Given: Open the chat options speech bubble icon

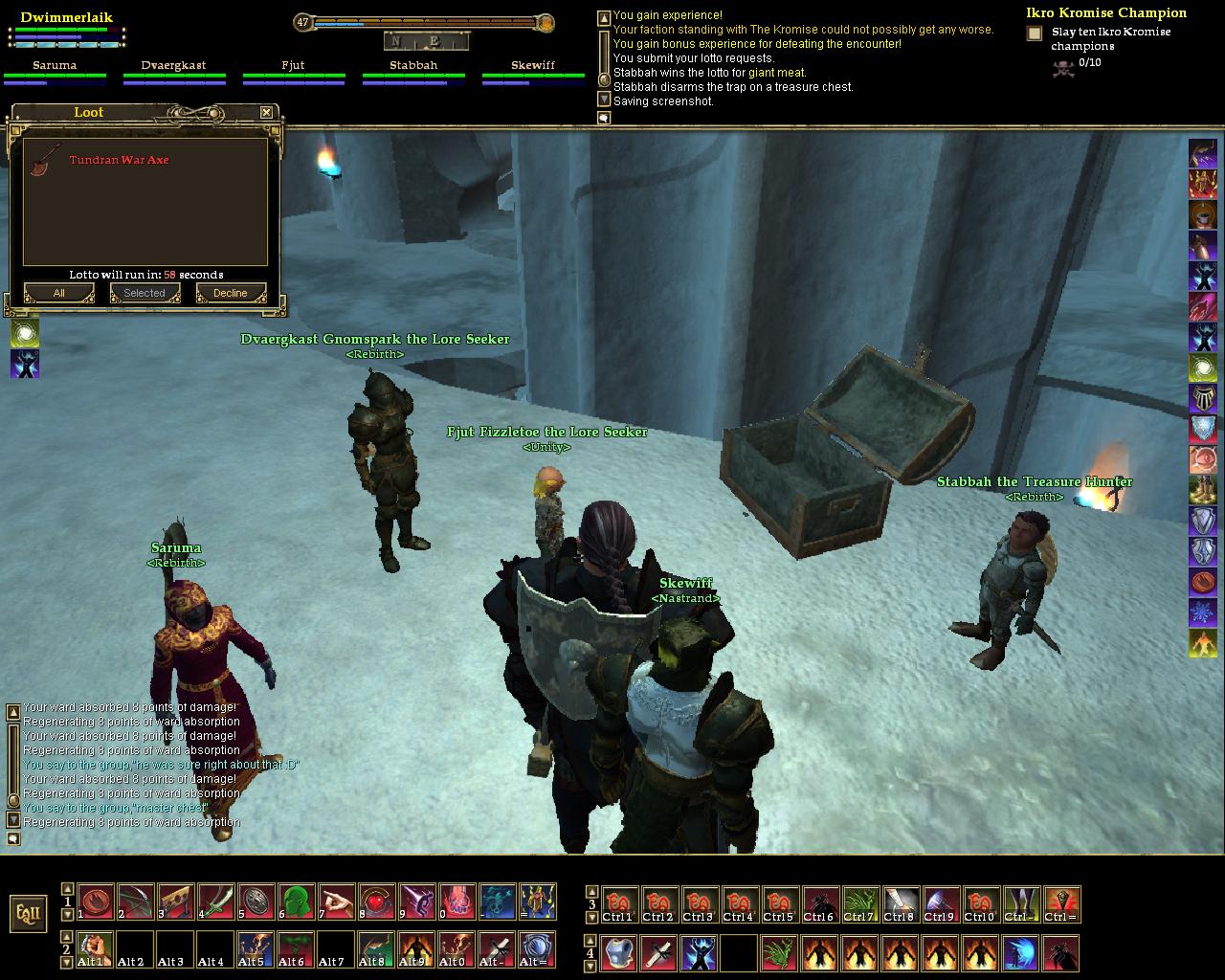Looking at the screenshot, I should pos(604,118).
